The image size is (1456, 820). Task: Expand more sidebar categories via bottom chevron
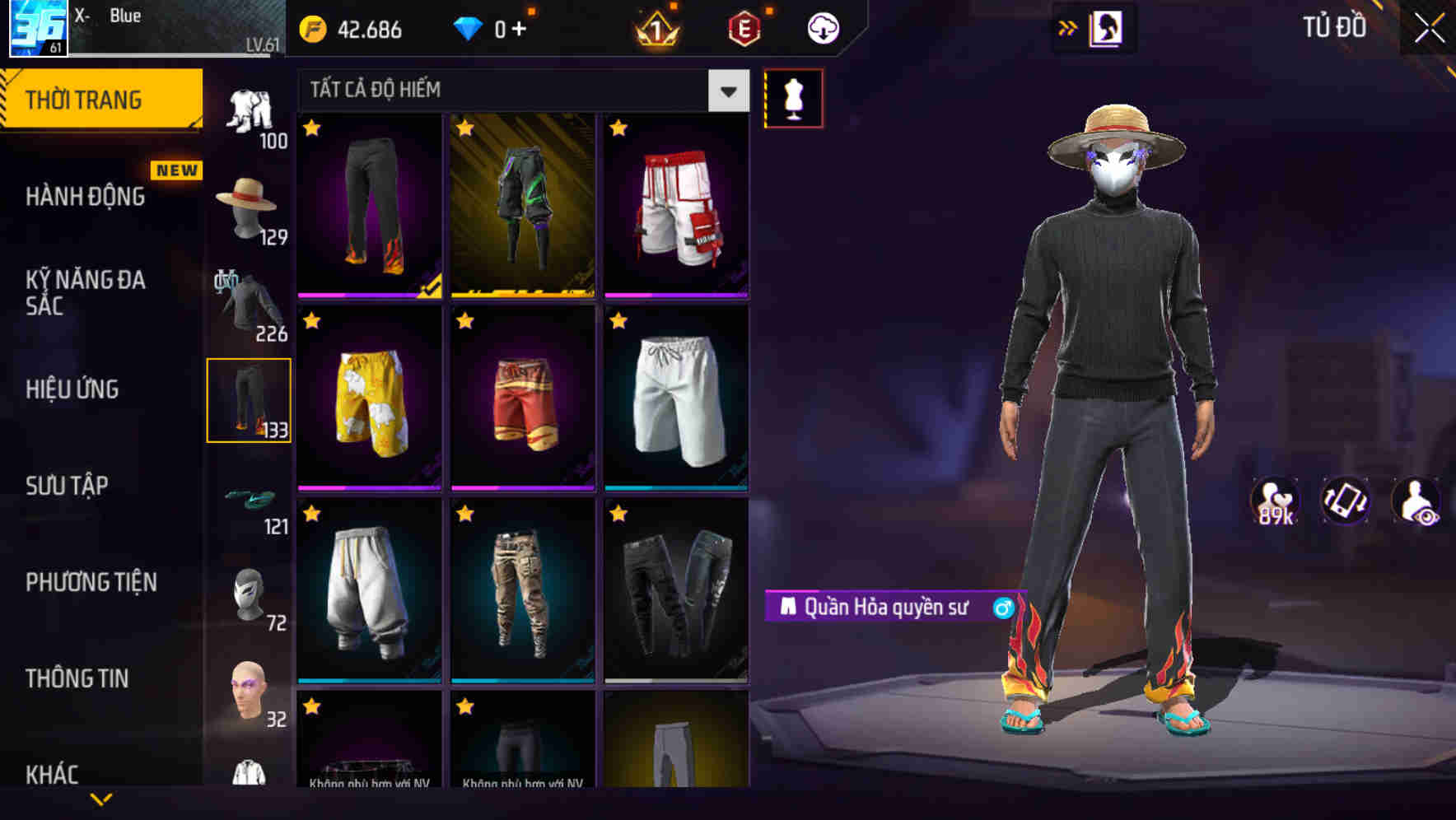(x=103, y=797)
